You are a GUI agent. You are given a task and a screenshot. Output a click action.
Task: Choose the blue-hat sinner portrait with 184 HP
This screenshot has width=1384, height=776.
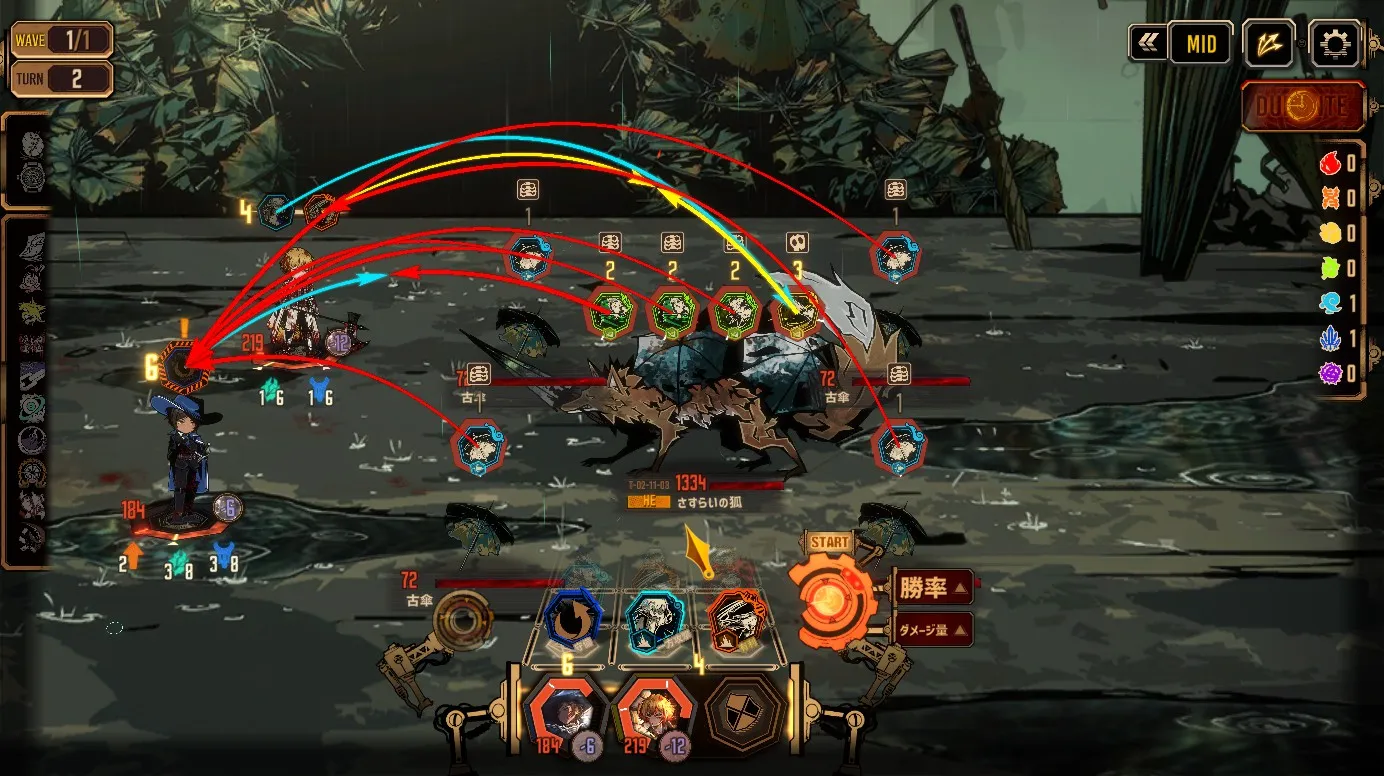coord(565,712)
